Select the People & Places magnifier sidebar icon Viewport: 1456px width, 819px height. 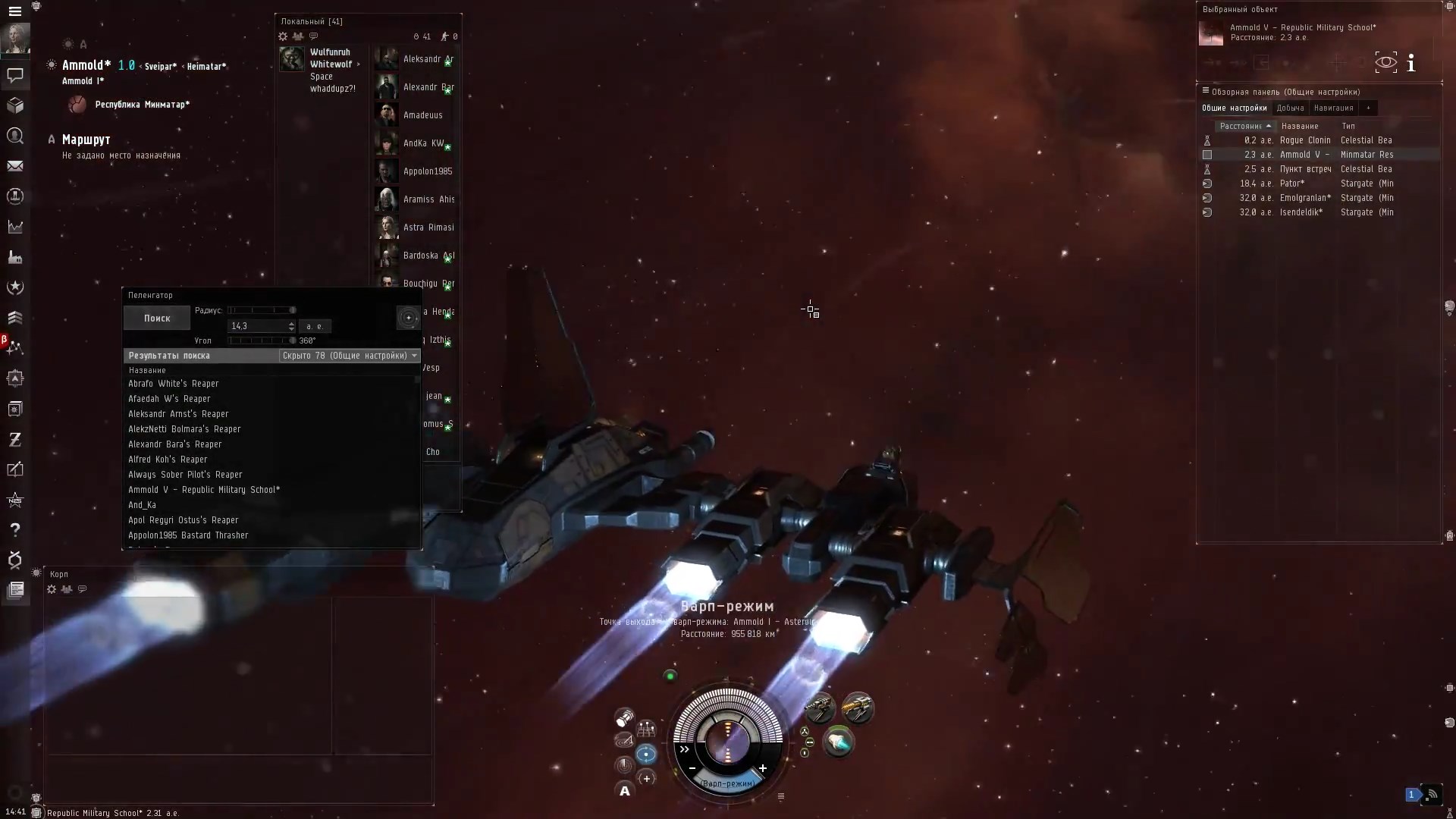pyautogui.click(x=15, y=136)
